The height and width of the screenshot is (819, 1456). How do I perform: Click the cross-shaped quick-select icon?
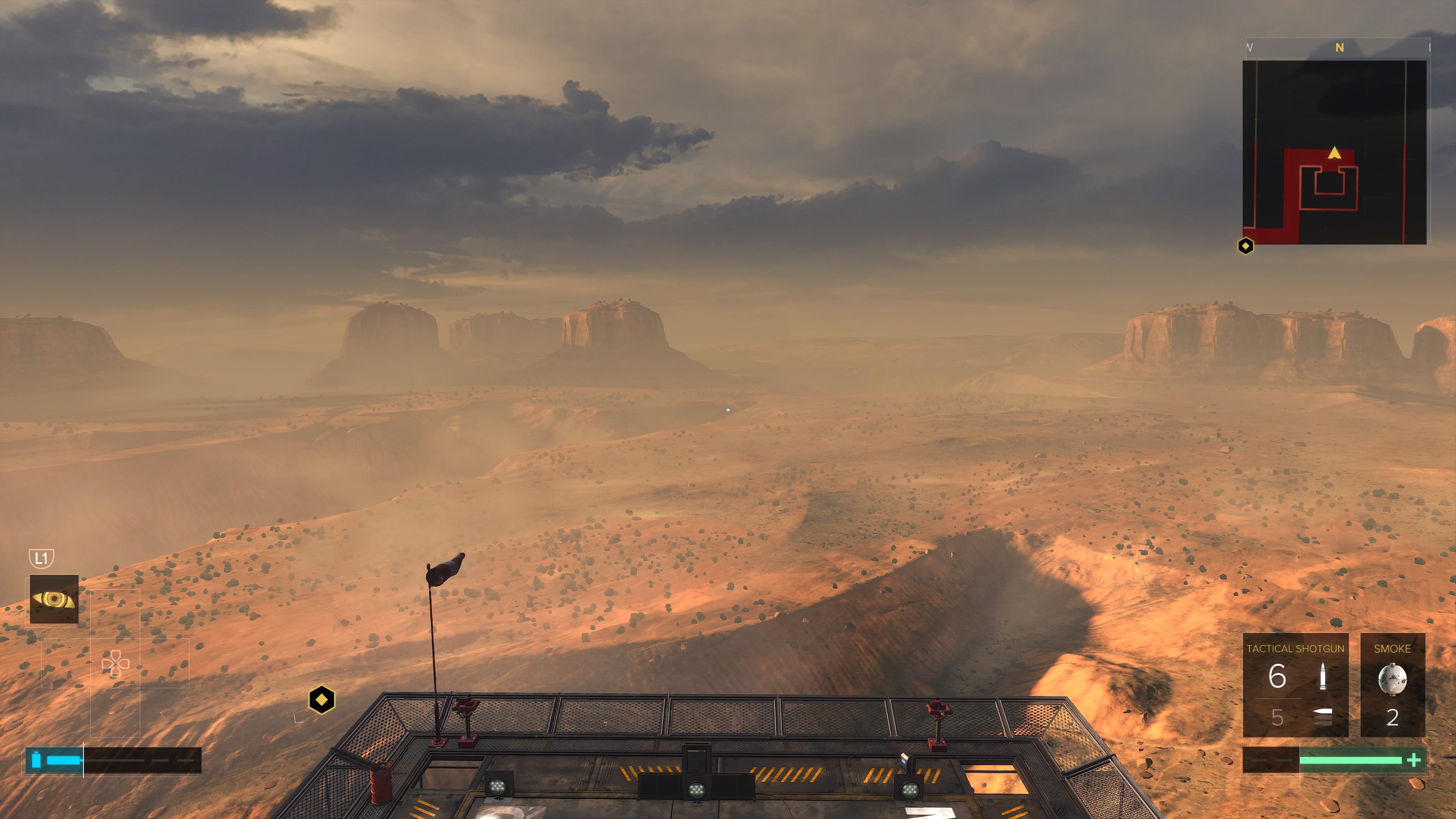115,664
